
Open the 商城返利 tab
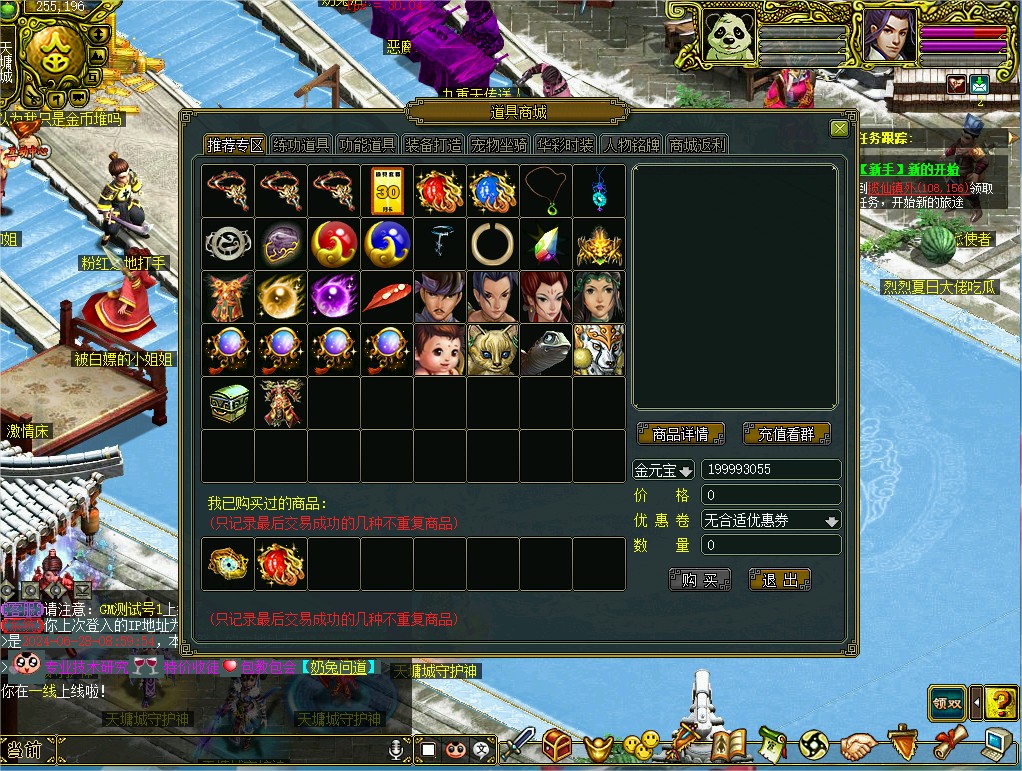pos(697,145)
